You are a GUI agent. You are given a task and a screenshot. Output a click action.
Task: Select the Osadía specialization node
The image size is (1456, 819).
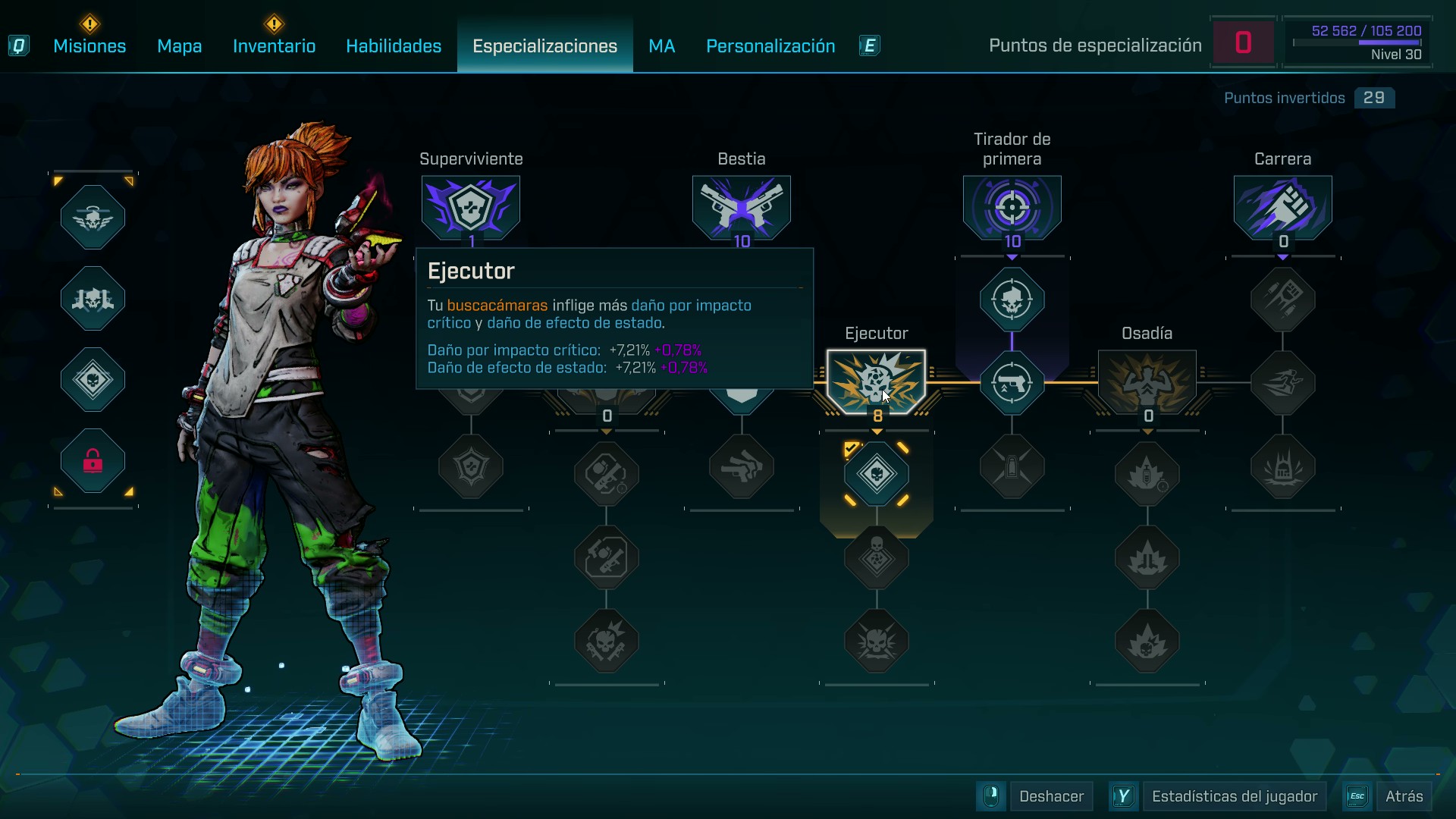pyautogui.click(x=1147, y=381)
